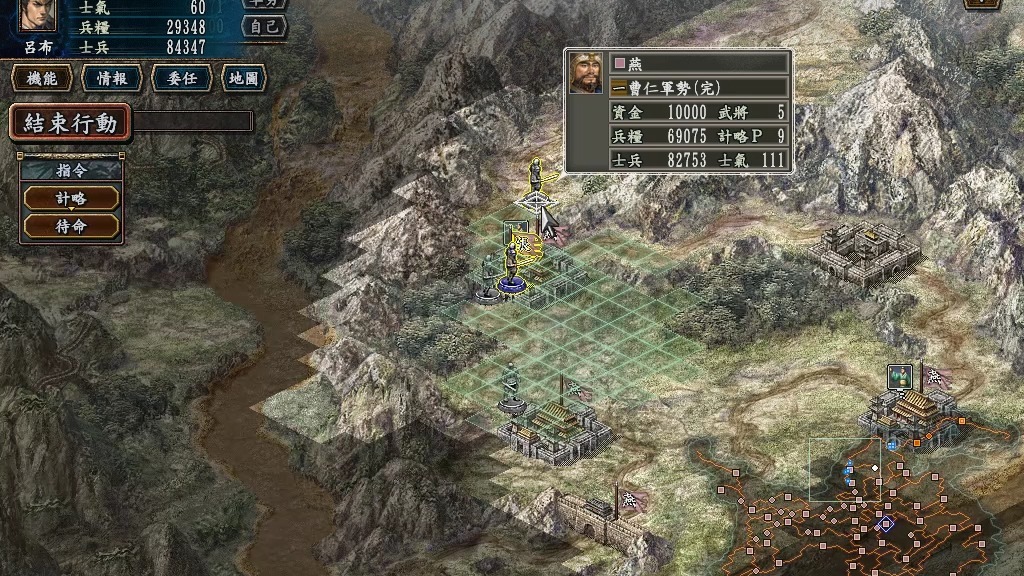
Task: Choose the 待命 standby command
Action: tap(71, 226)
